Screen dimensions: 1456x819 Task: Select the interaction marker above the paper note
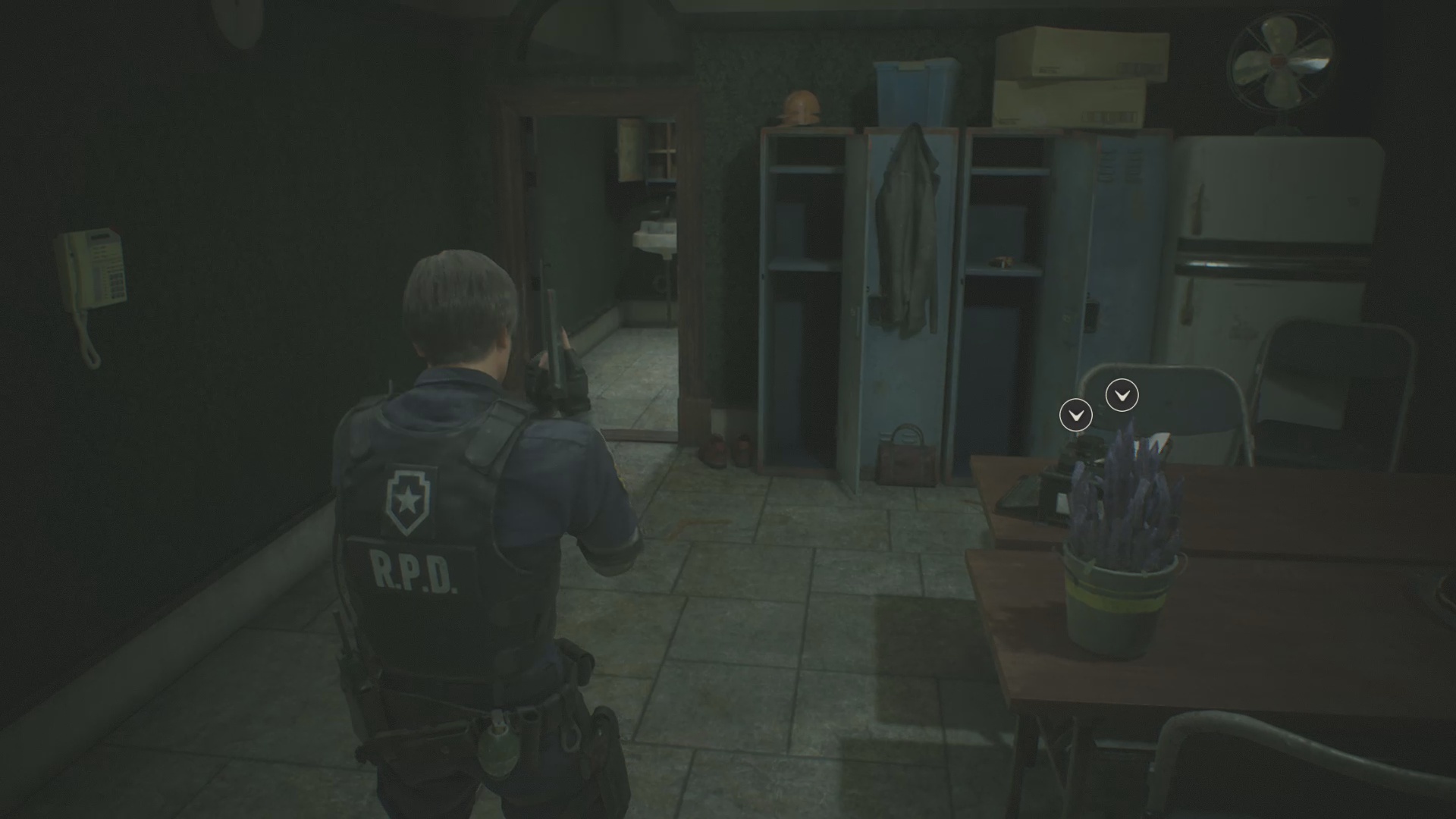click(x=1122, y=395)
